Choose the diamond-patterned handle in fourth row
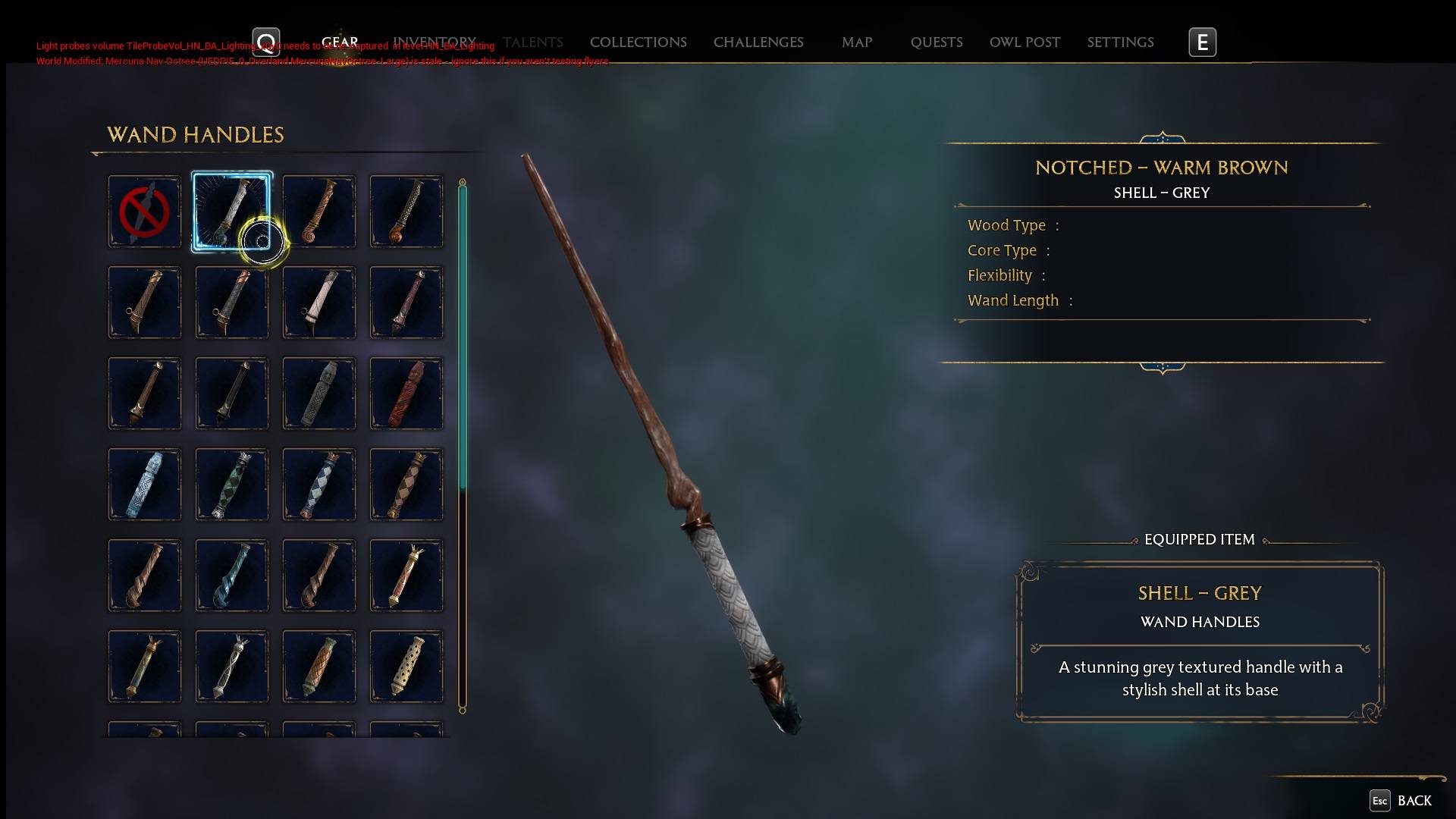The width and height of the screenshot is (1456, 819). pyautogui.click(x=319, y=484)
